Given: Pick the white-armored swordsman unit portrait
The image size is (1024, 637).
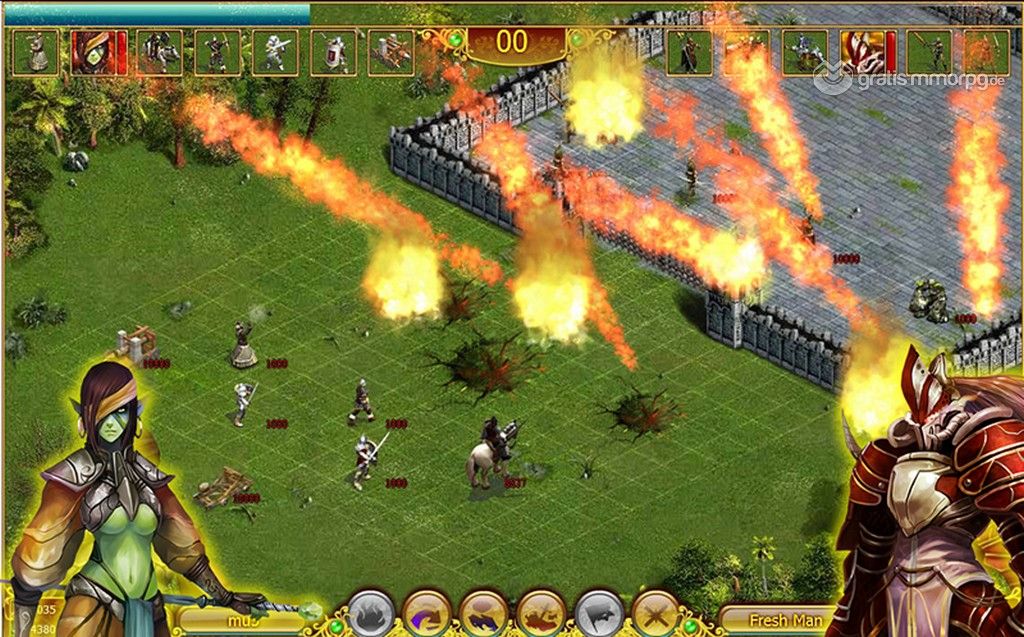Looking at the screenshot, I should coord(275,52).
